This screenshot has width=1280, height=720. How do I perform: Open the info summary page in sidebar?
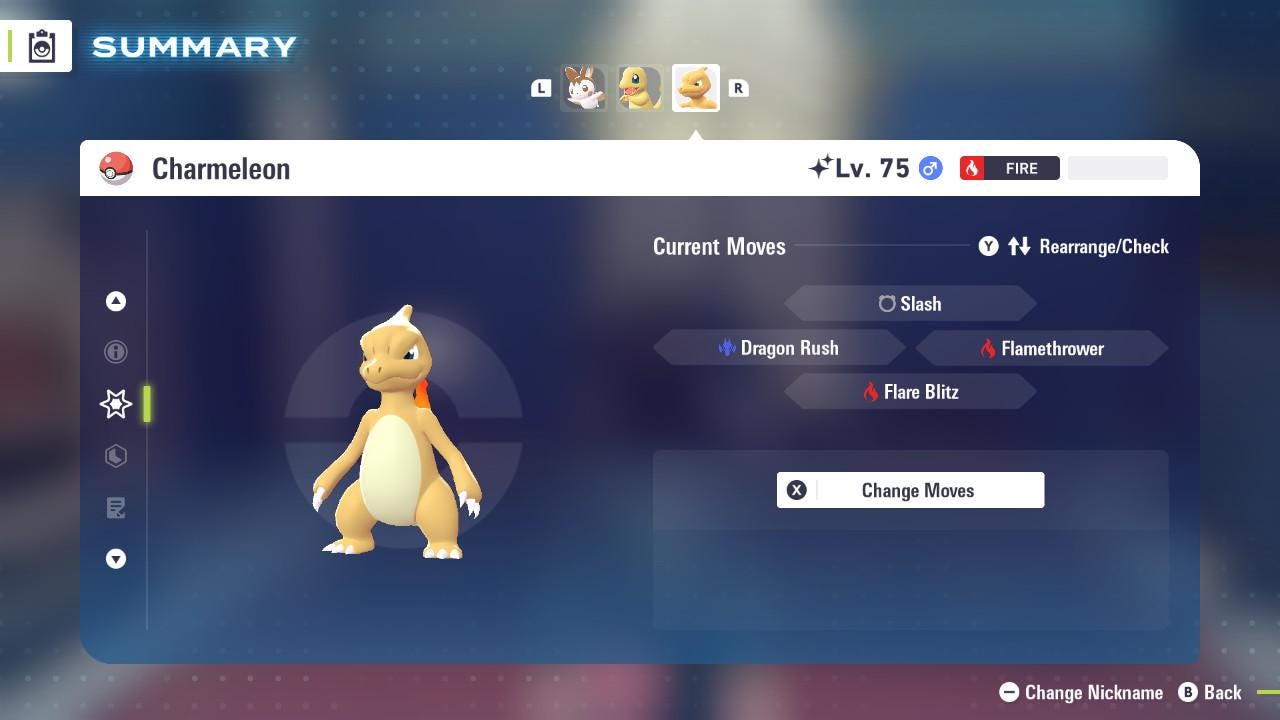pyautogui.click(x=116, y=352)
